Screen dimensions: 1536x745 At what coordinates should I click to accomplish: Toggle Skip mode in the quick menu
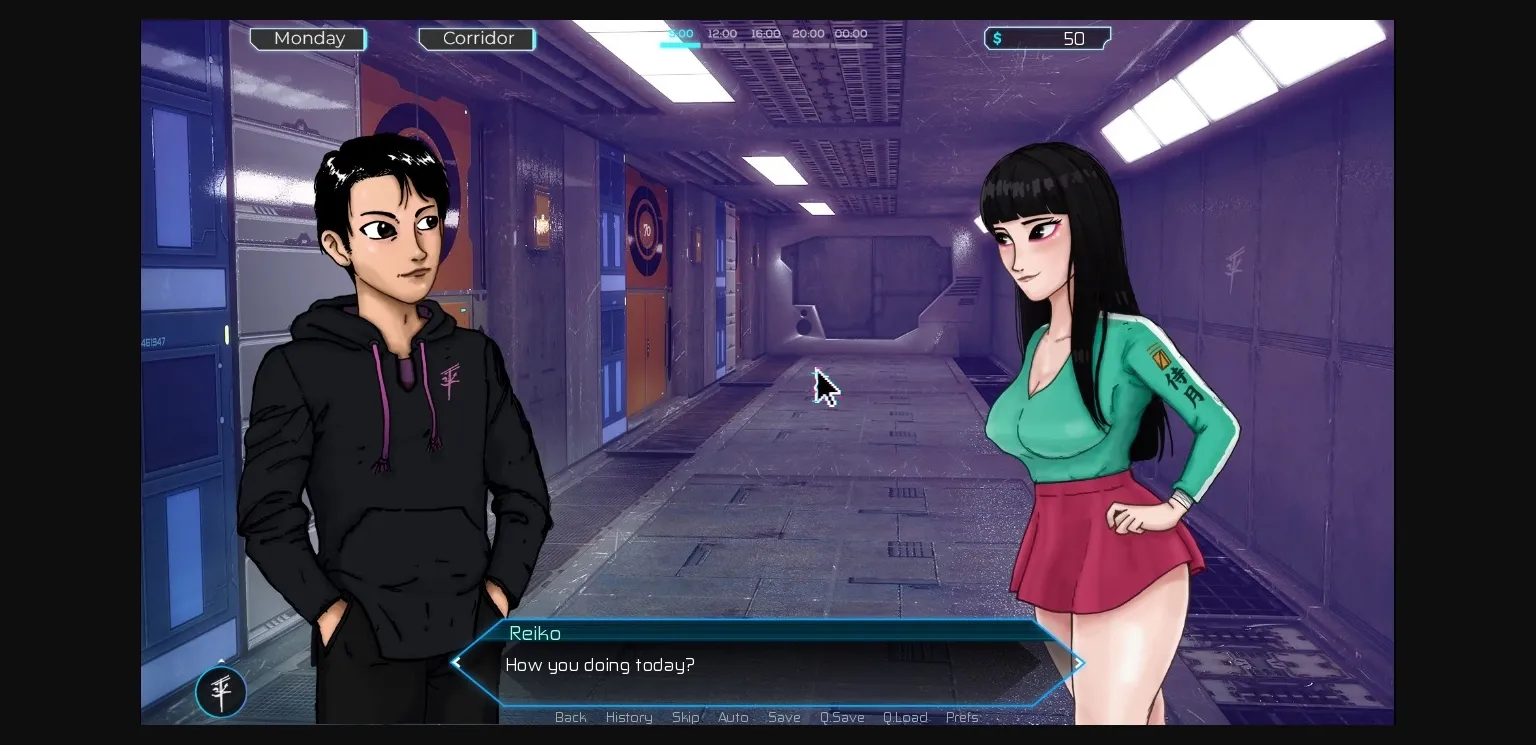[685, 717]
